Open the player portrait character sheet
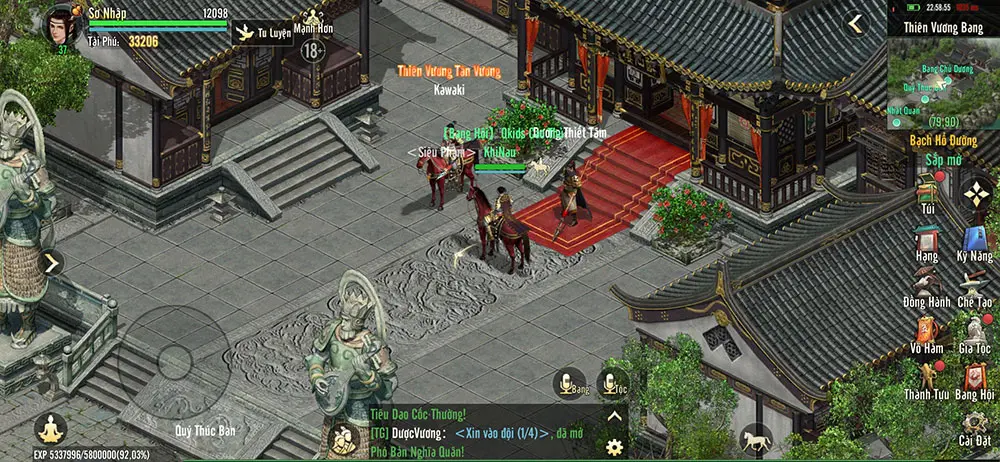This screenshot has width=1000, height=462. [60, 26]
